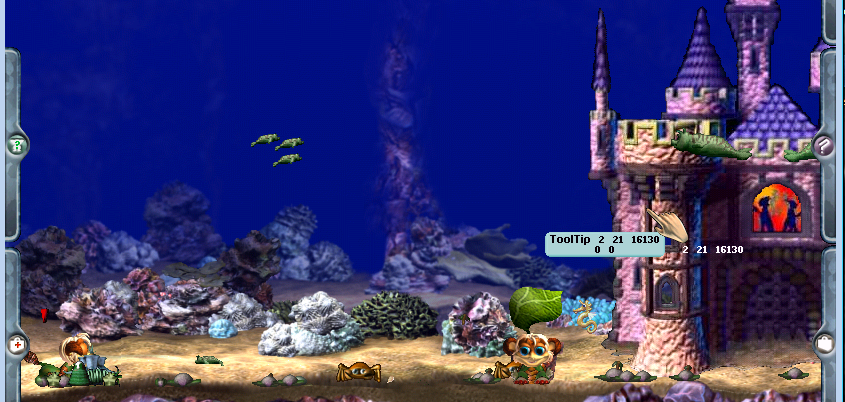This screenshot has height=402, width=845.
Task: Click the purple question mark help button
Action: (824, 146)
